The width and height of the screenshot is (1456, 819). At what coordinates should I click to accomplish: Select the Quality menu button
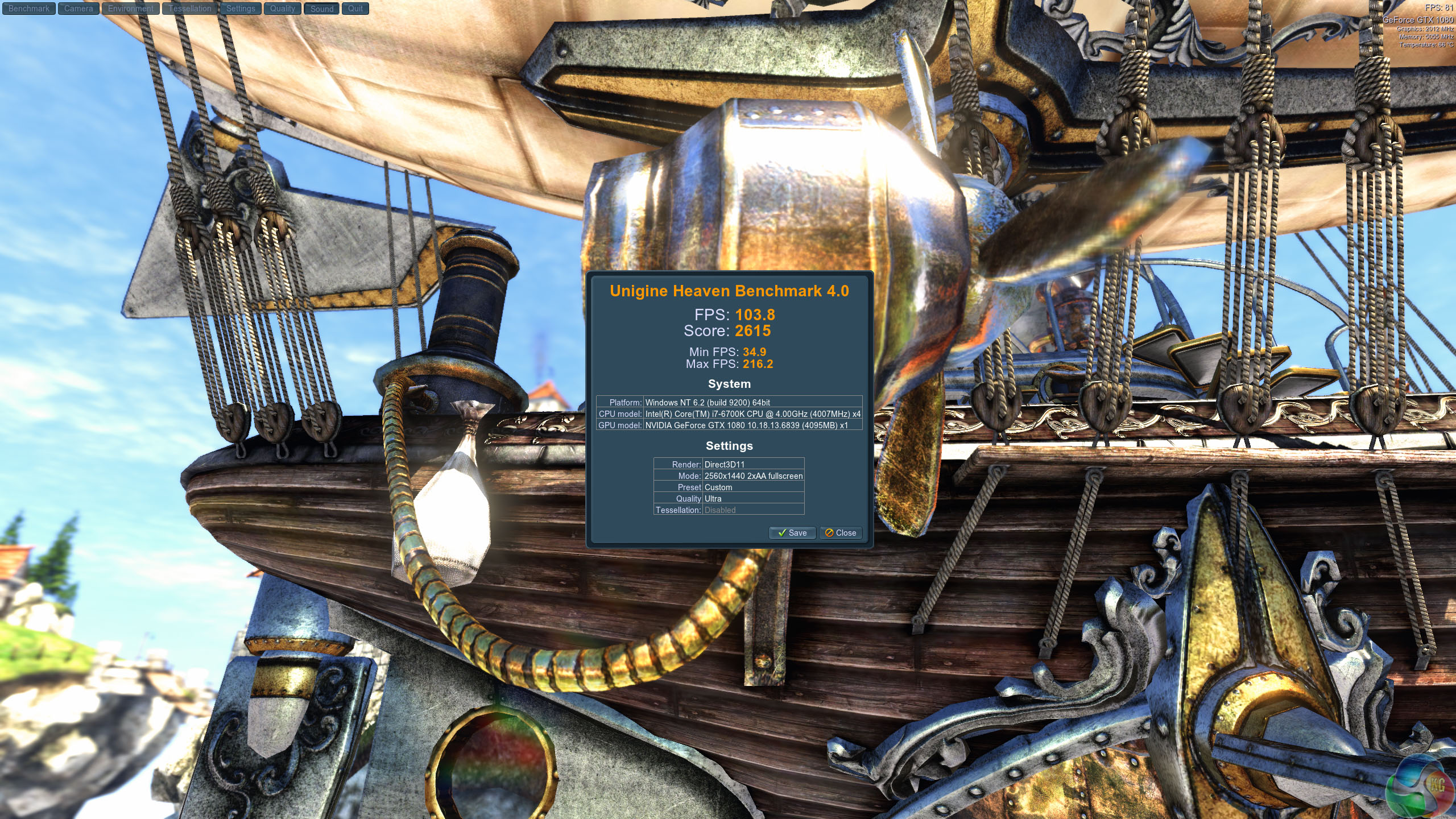(x=283, y=9)
